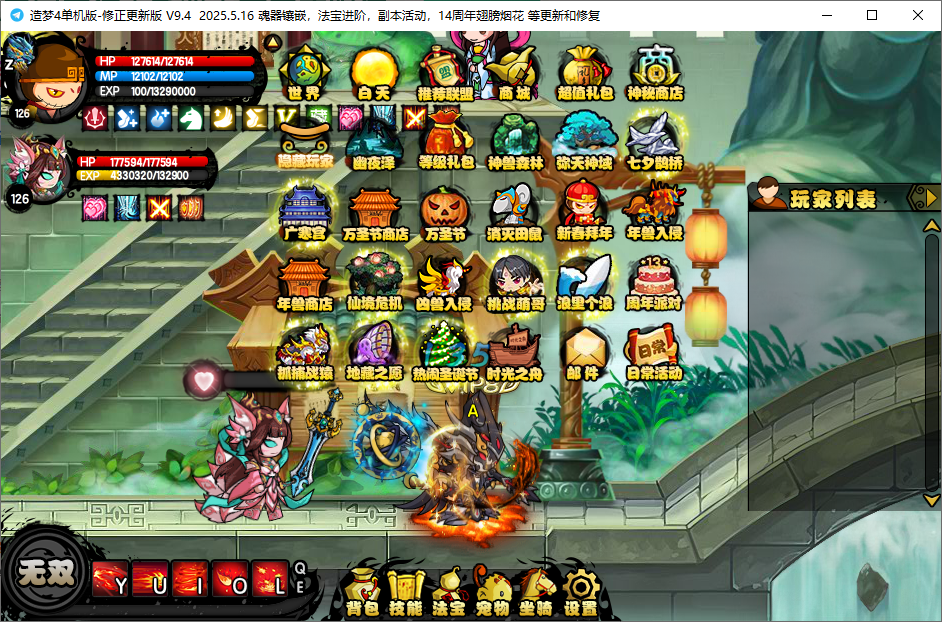Open the 商城 shop

pyautogui.click(x=514, y=73)
